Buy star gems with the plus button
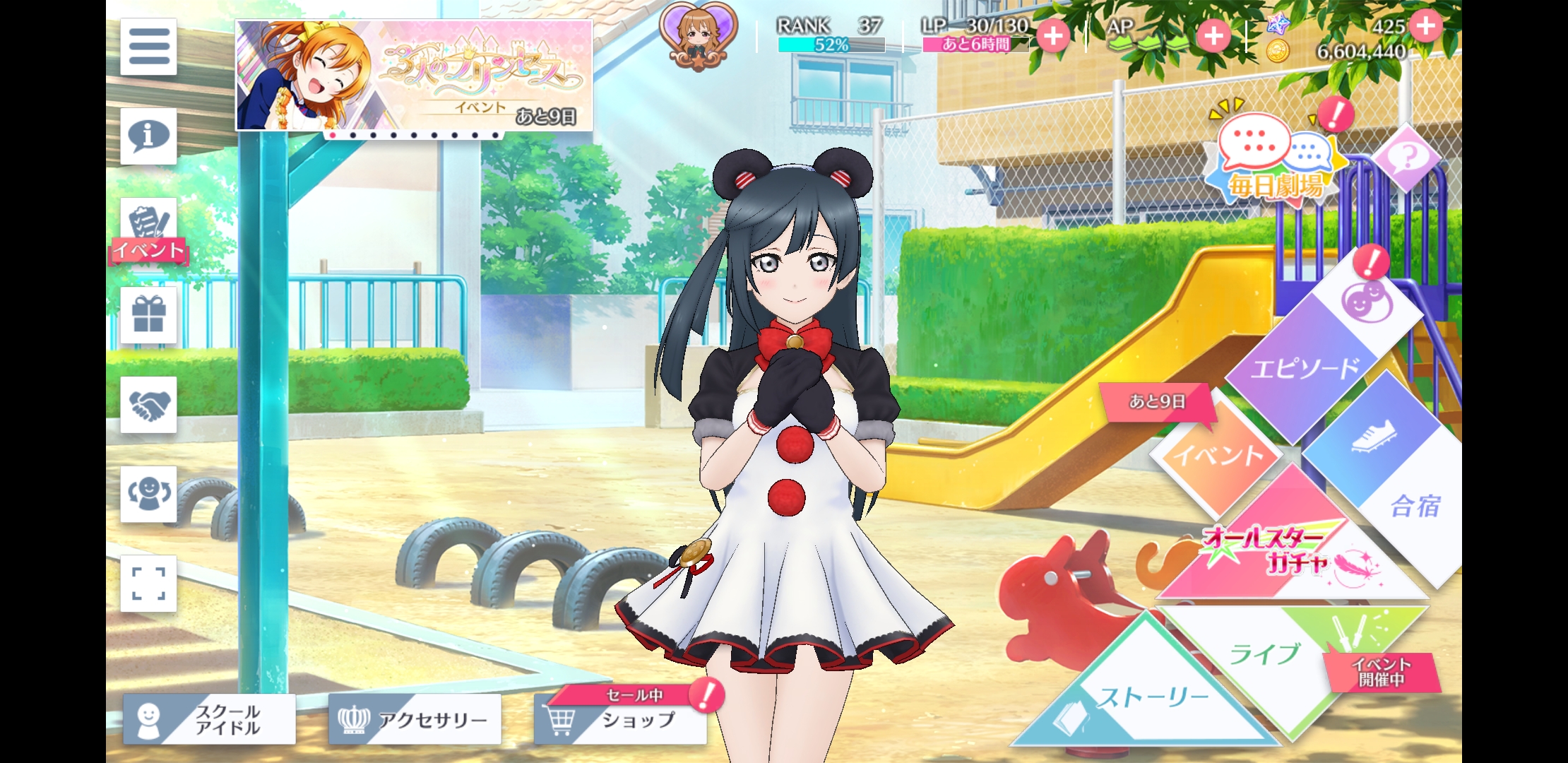 tap(1426, 25)
